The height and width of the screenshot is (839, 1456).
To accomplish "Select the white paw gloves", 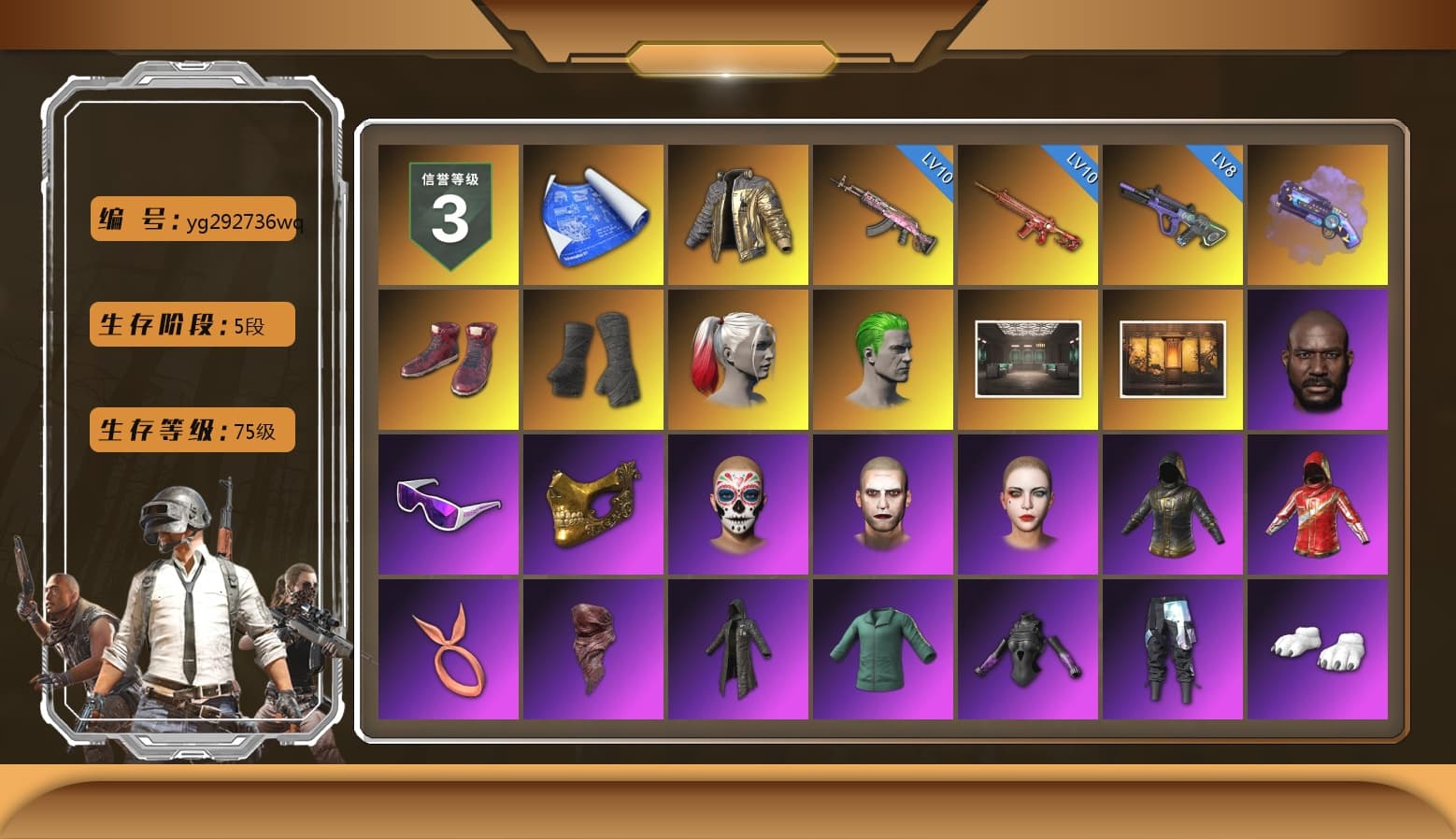I will click(x=1319, y=649).
